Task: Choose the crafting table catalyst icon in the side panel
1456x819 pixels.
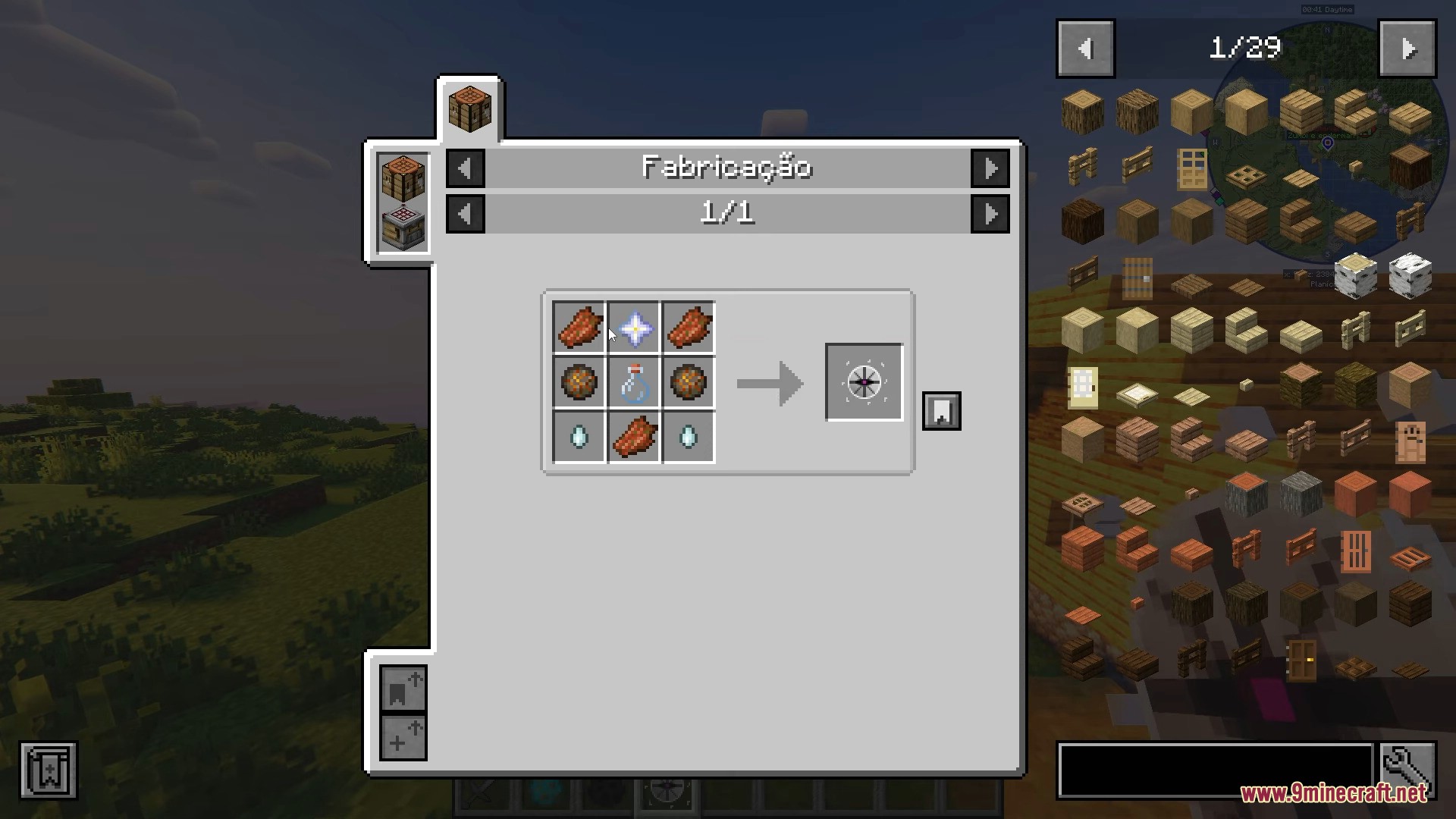Action: click(x=403, y=179)
